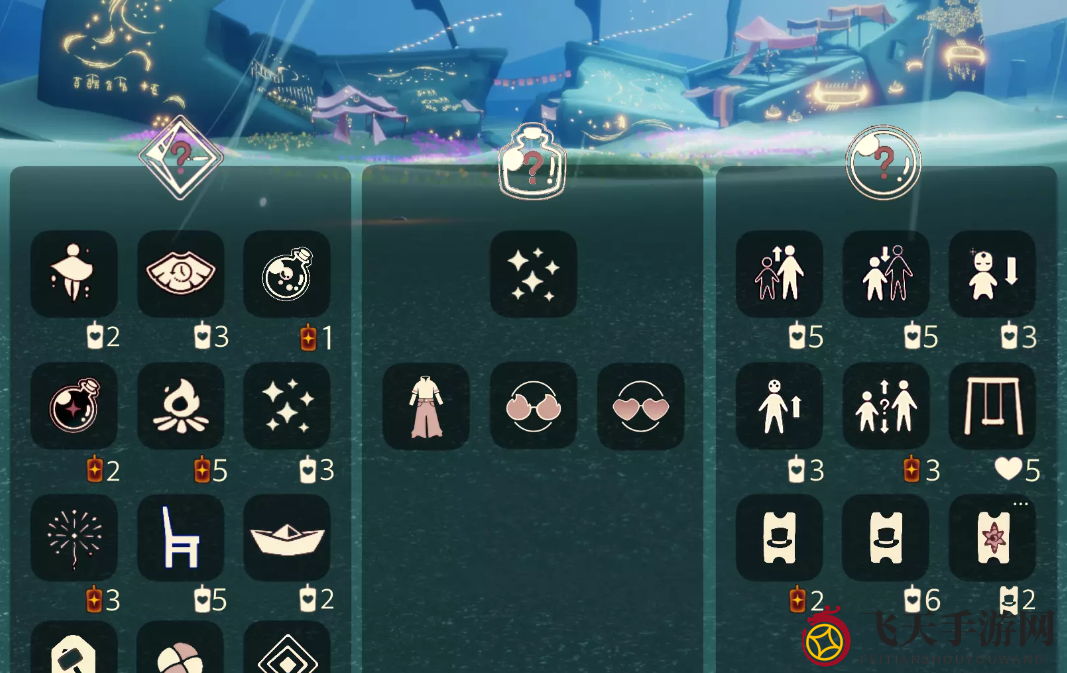Viewport: 1067px width, 673px height.
Task: Select the fireworks item icon
Action: pos(74,537)
